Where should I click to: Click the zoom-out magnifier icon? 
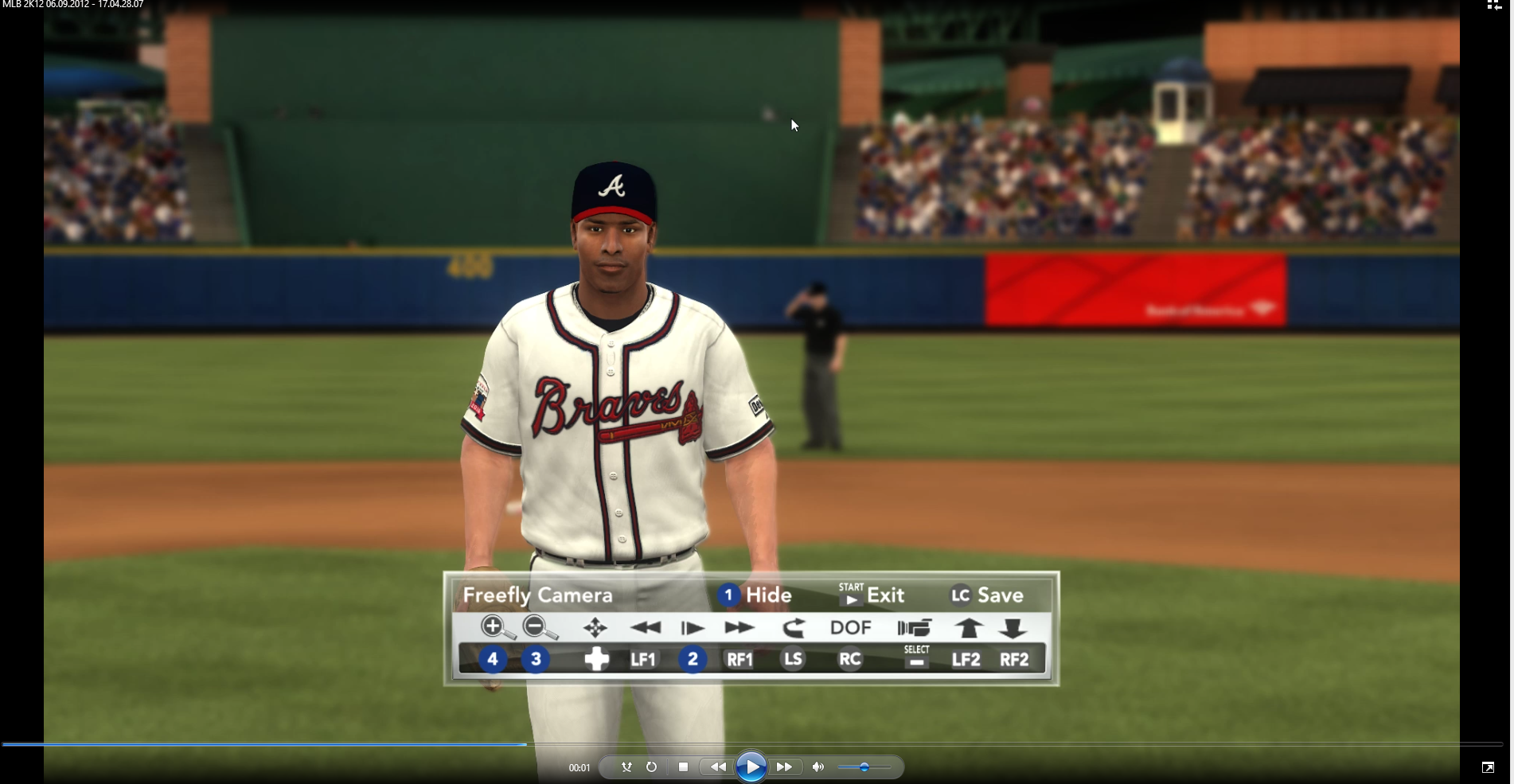(x=538, y=627)
